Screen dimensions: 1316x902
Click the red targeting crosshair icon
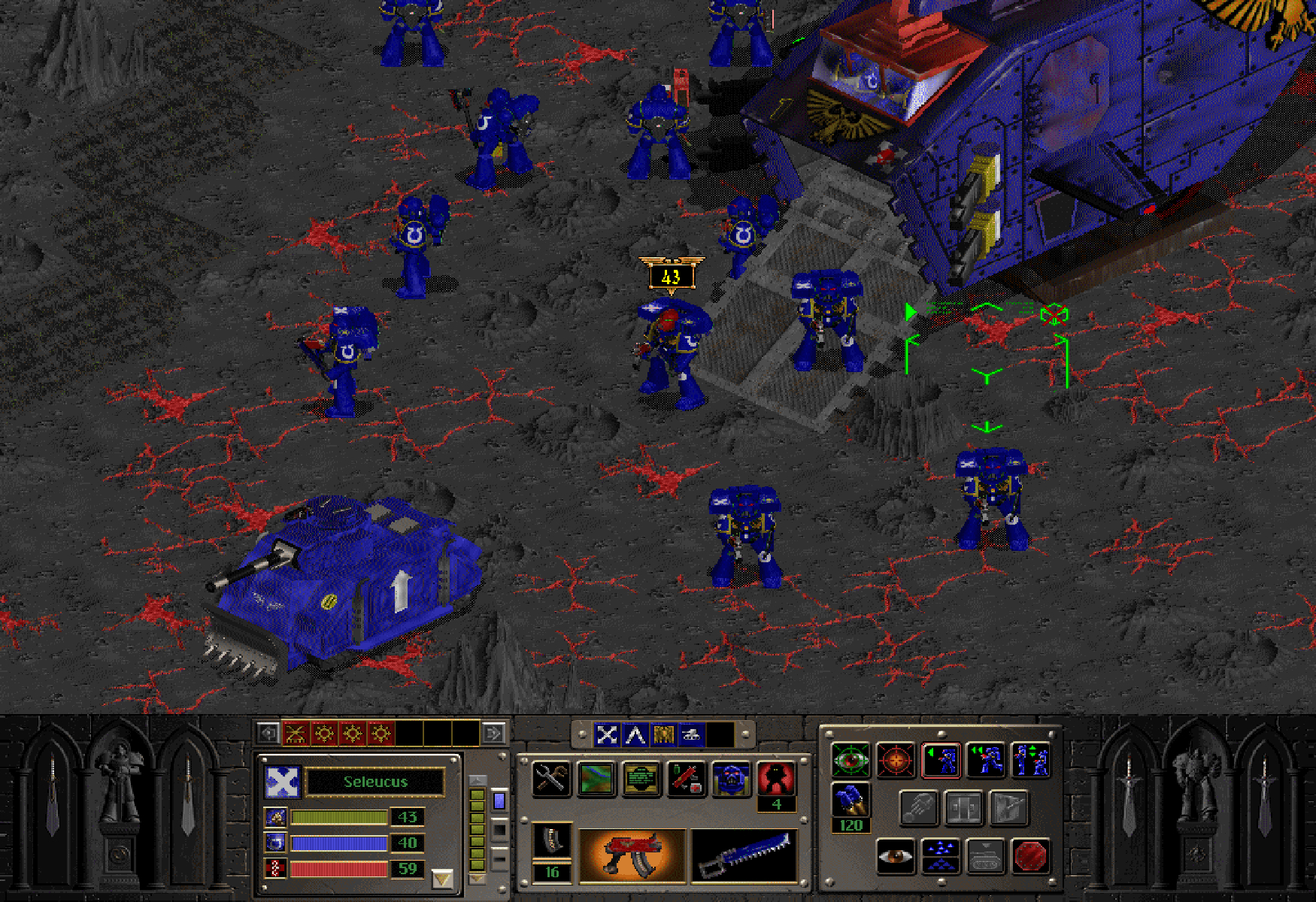click(896, 760)
